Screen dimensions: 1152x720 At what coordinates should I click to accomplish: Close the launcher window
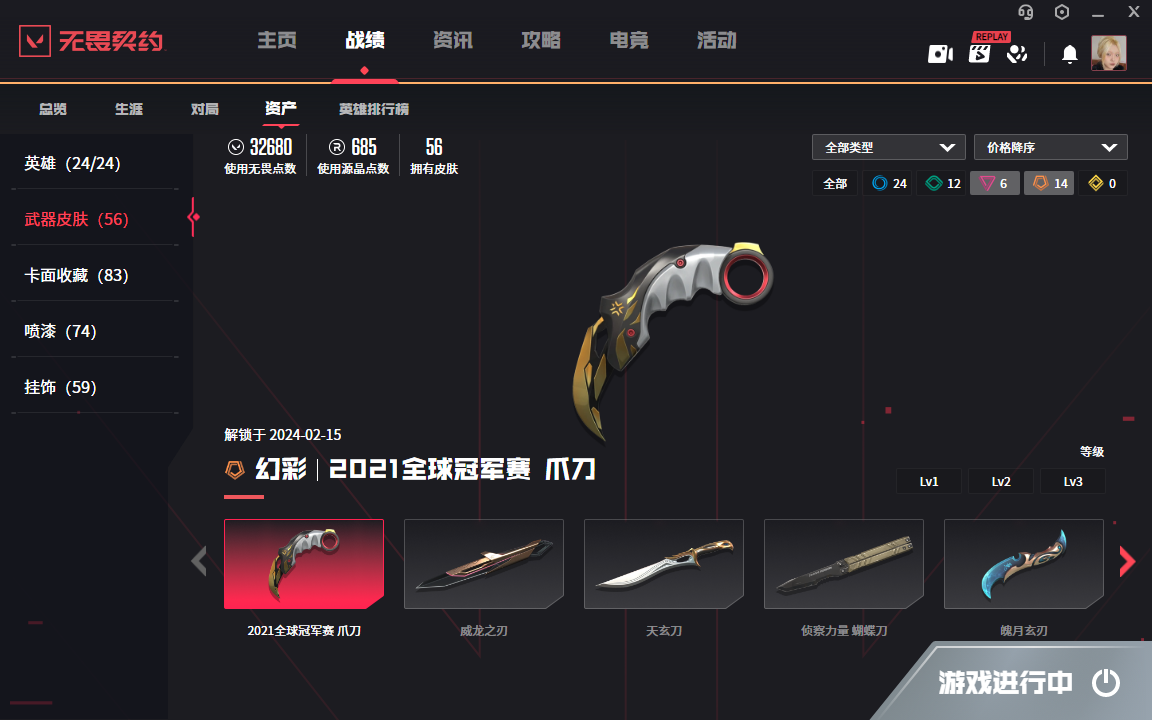click(x=1133, y=12)
